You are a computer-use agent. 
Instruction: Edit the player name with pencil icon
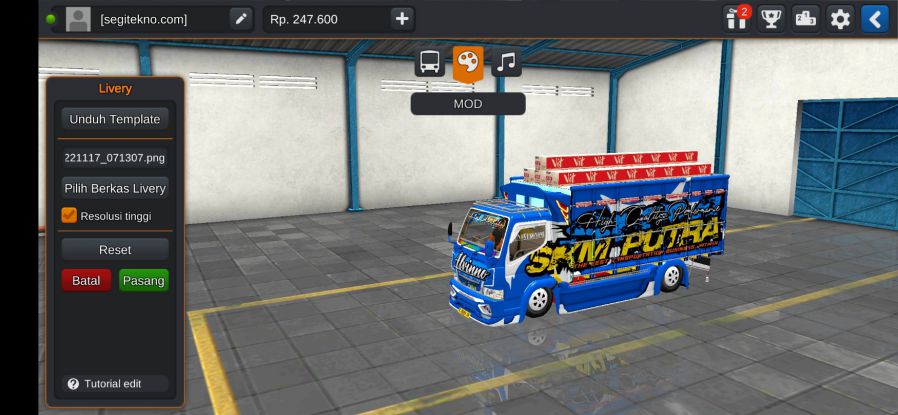pos(241,19)
